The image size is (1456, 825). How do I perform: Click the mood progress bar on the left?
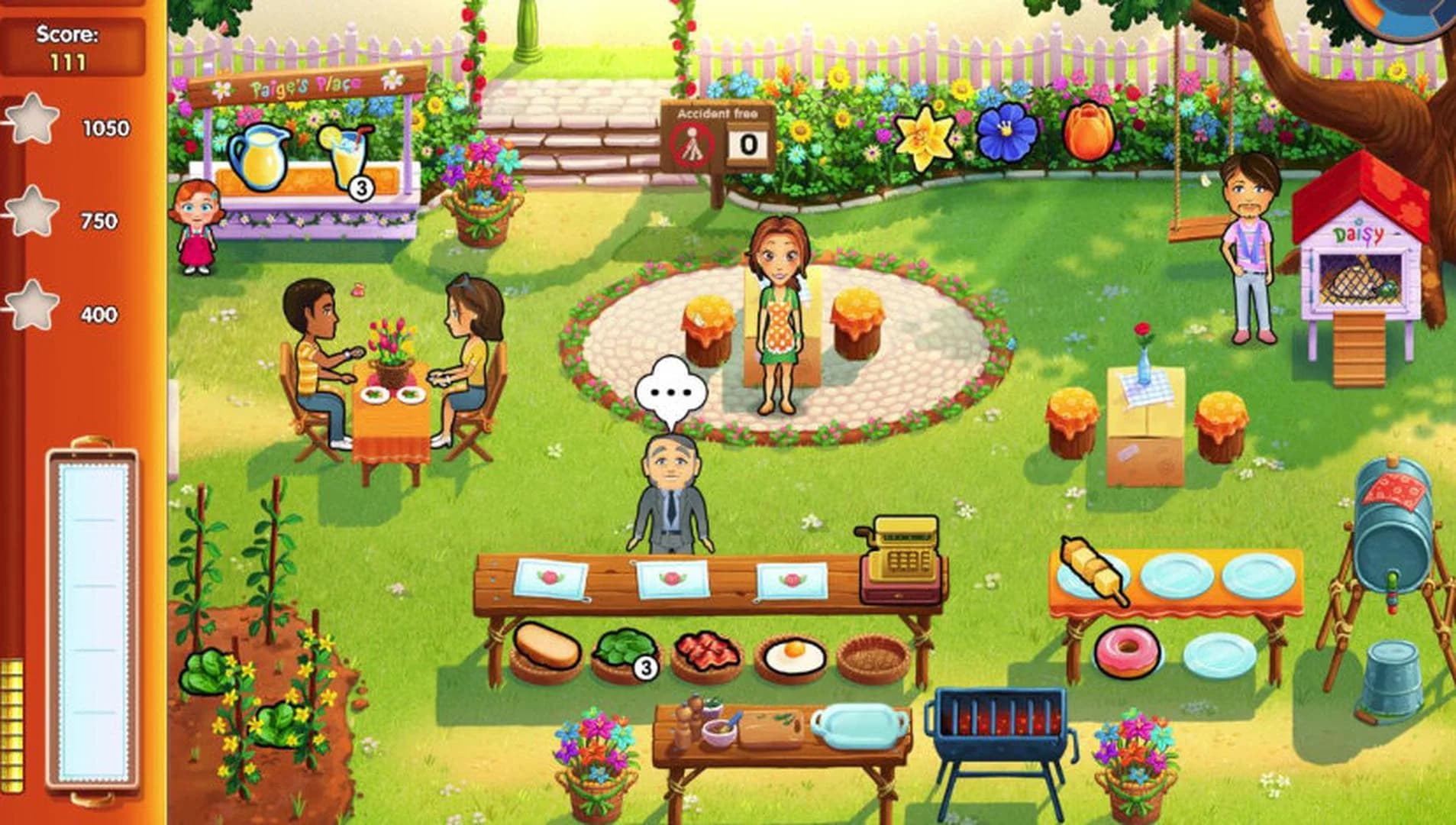[x=92, y=611]
